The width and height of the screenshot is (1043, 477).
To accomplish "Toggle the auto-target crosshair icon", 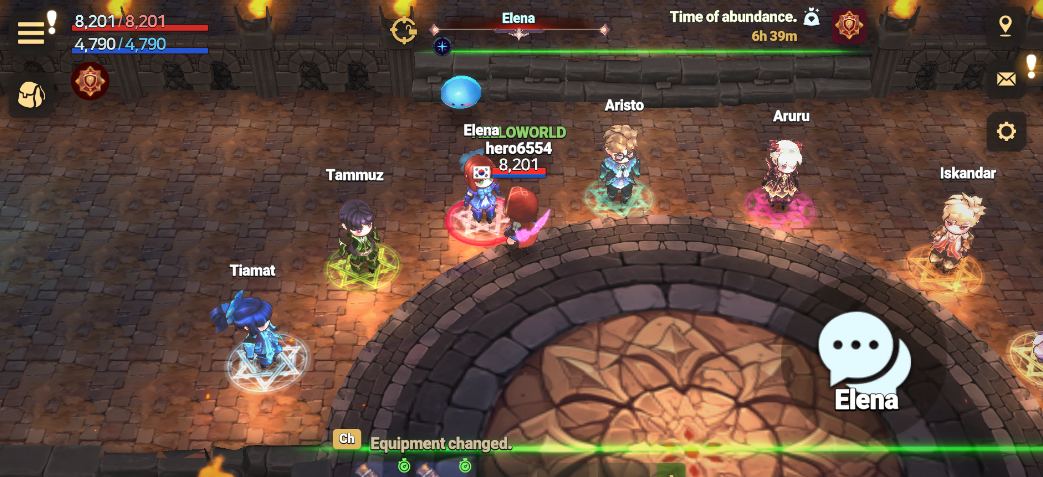I will 403,29.
